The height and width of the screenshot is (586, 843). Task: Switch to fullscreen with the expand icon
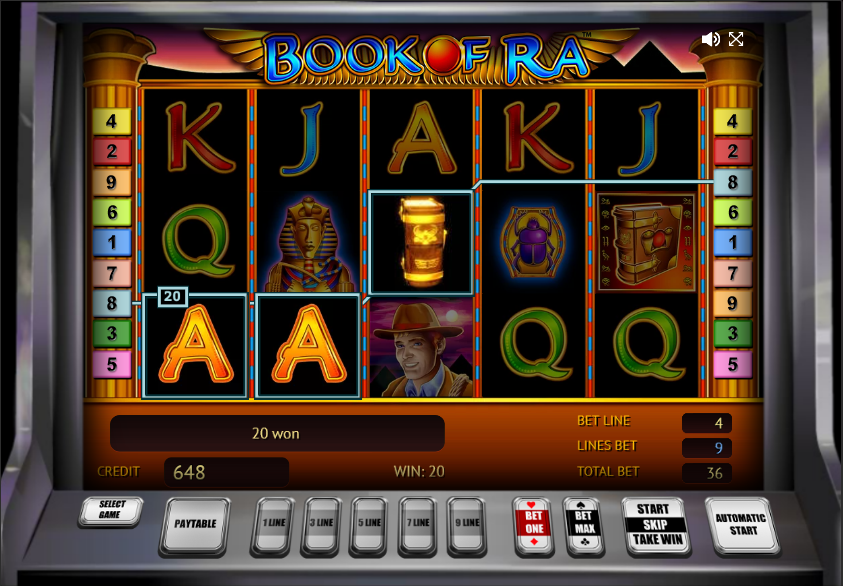tap(736, 39)
